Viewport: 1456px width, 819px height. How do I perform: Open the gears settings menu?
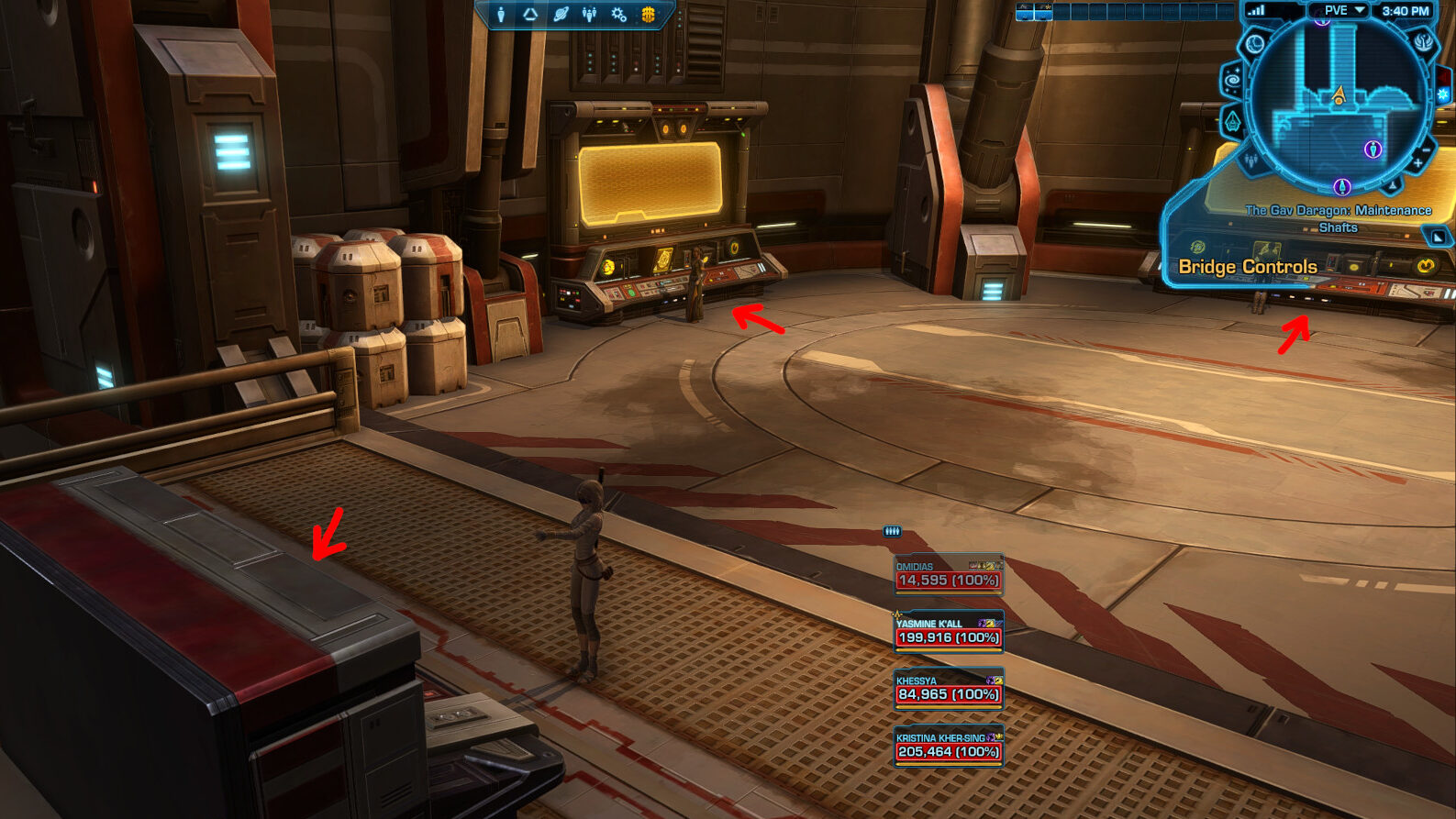619,14
